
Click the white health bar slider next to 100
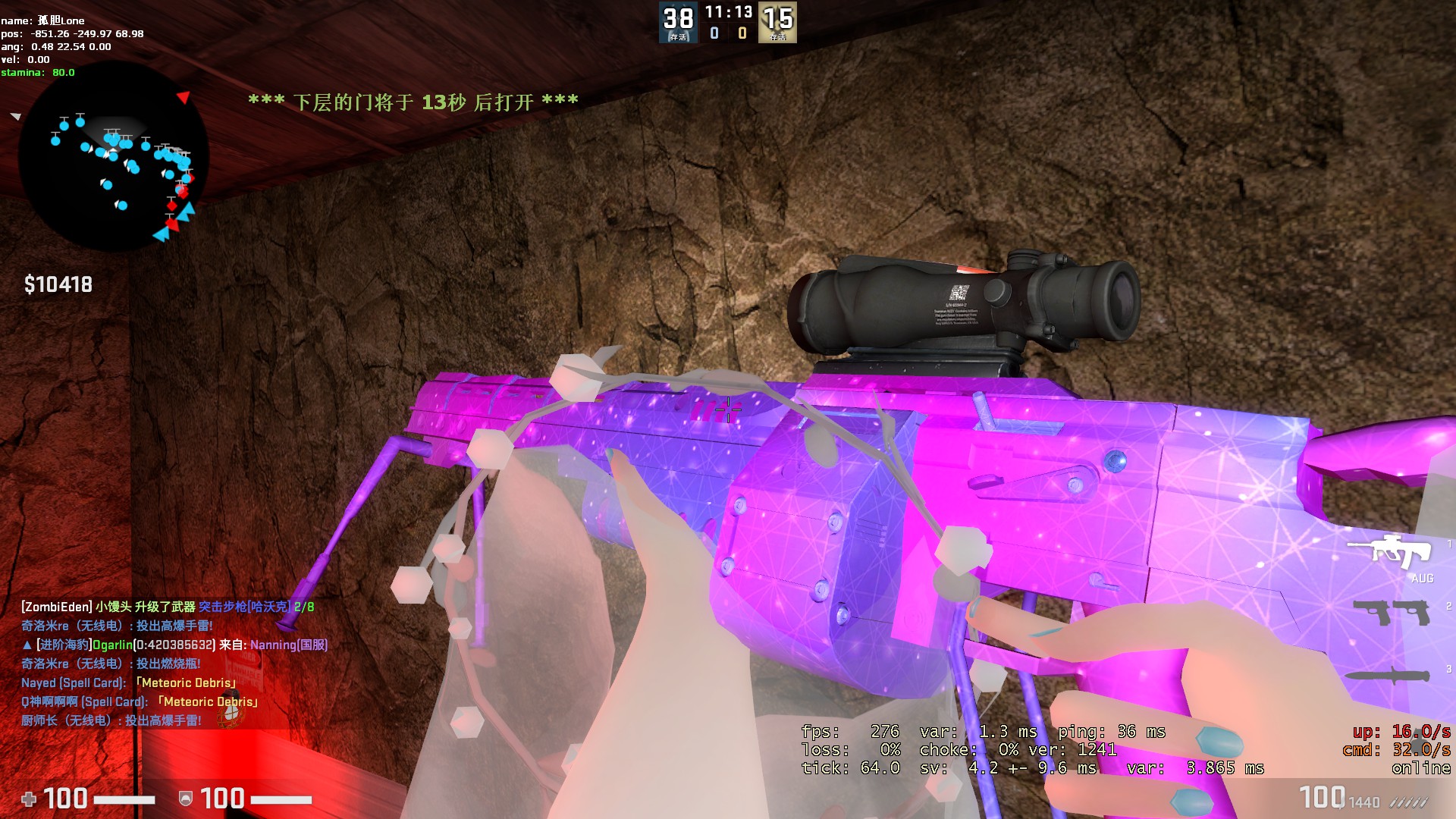[x=123, y=799]
